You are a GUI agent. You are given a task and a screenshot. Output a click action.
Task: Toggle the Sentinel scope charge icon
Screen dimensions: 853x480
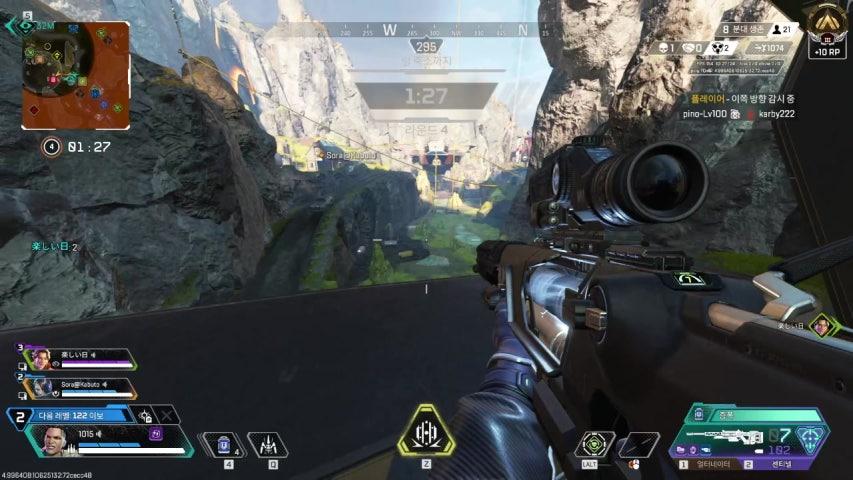[808, 437]
